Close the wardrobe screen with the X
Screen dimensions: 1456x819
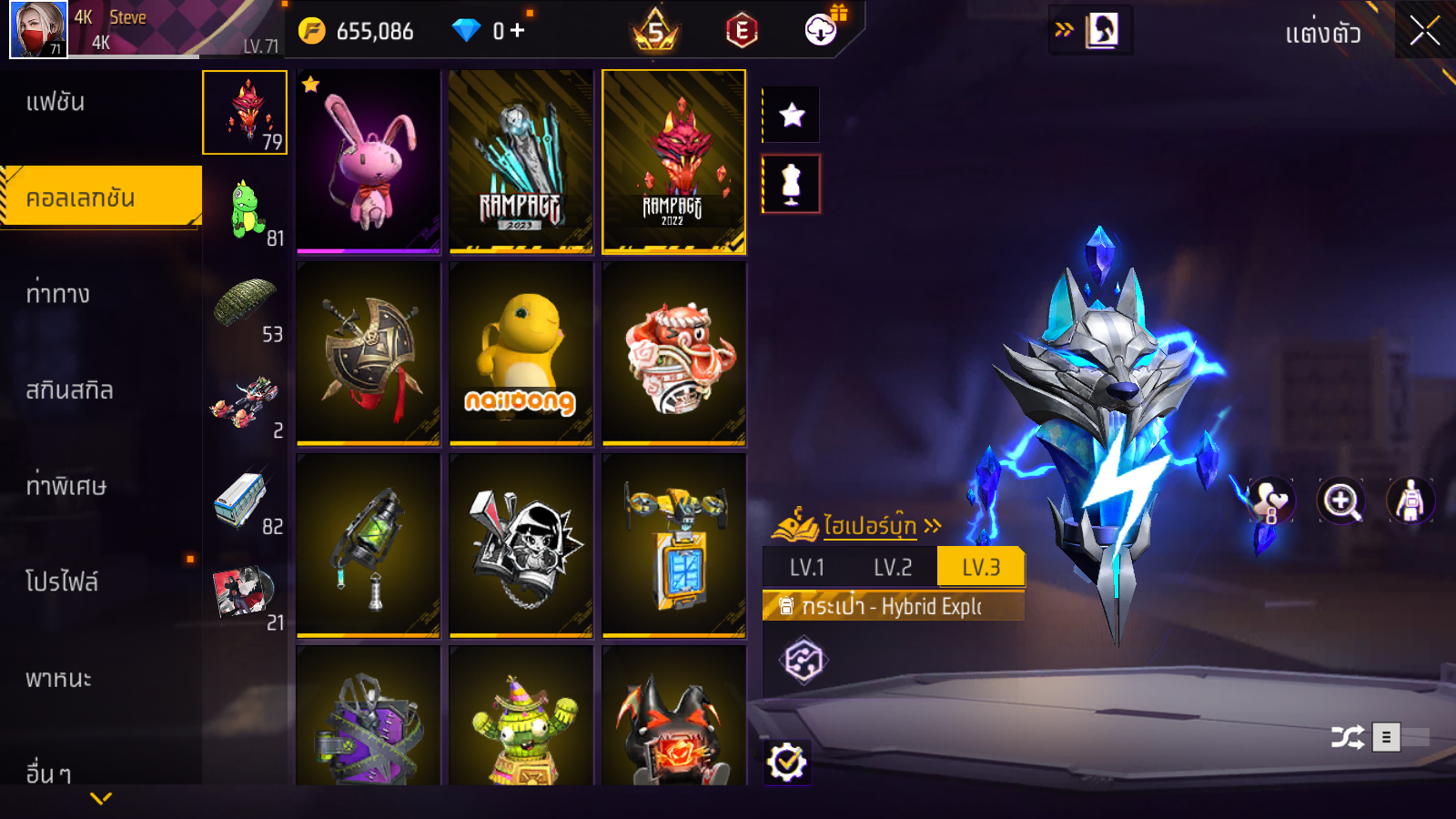[x=1424, y=32]
